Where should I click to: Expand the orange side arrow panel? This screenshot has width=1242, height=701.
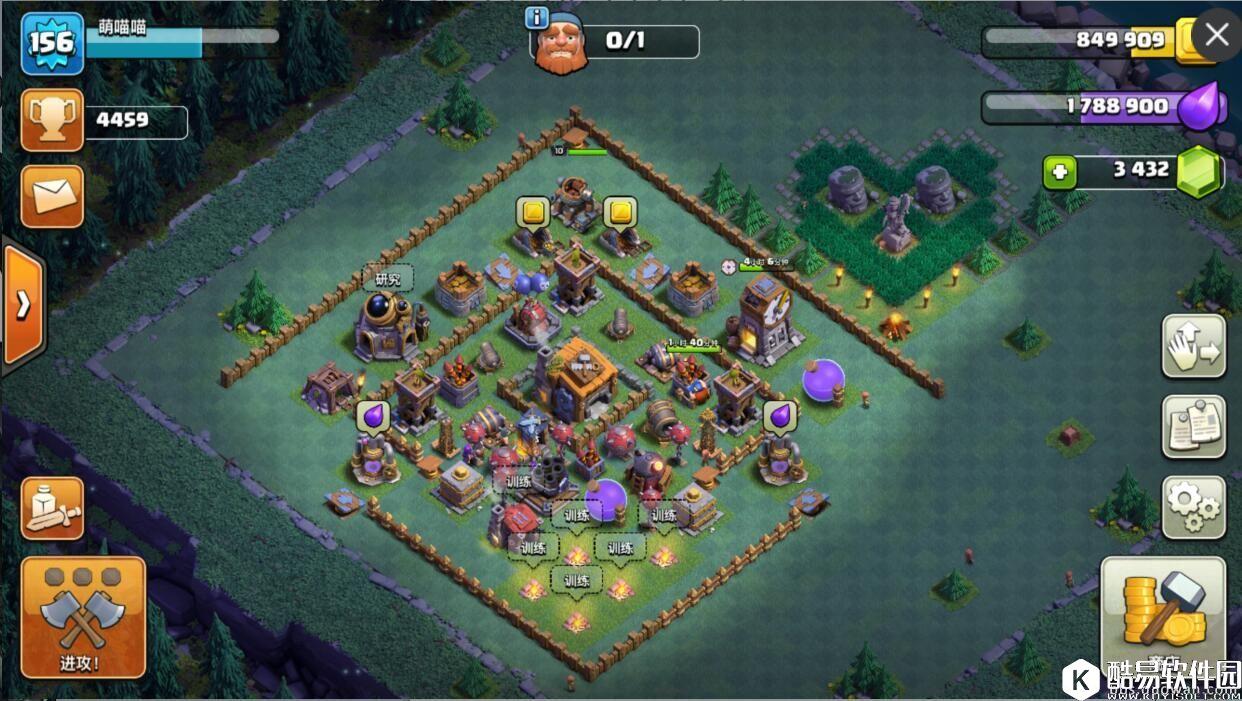pos(22,304)
